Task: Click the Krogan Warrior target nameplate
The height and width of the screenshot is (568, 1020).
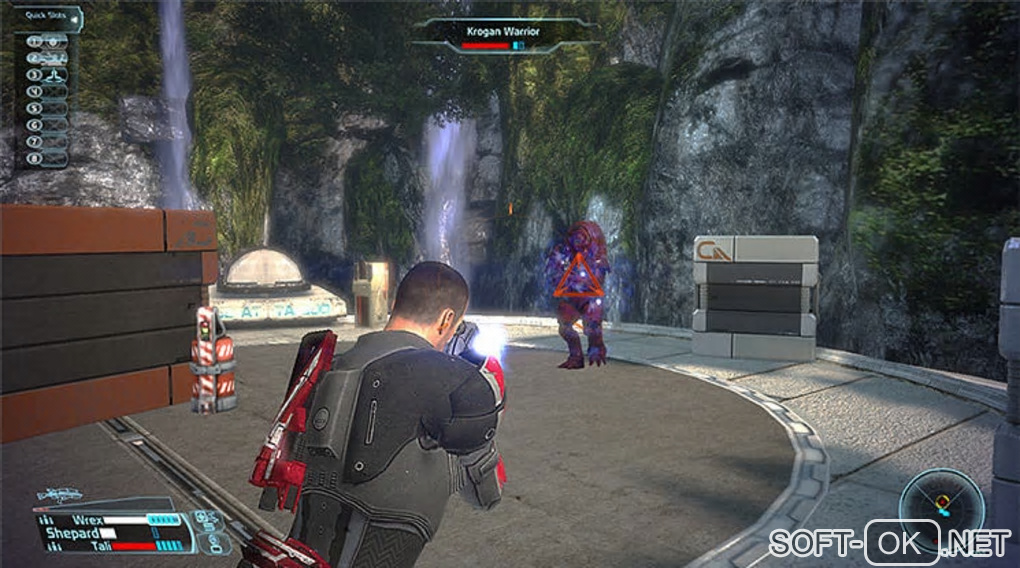Action: point(504,33)
